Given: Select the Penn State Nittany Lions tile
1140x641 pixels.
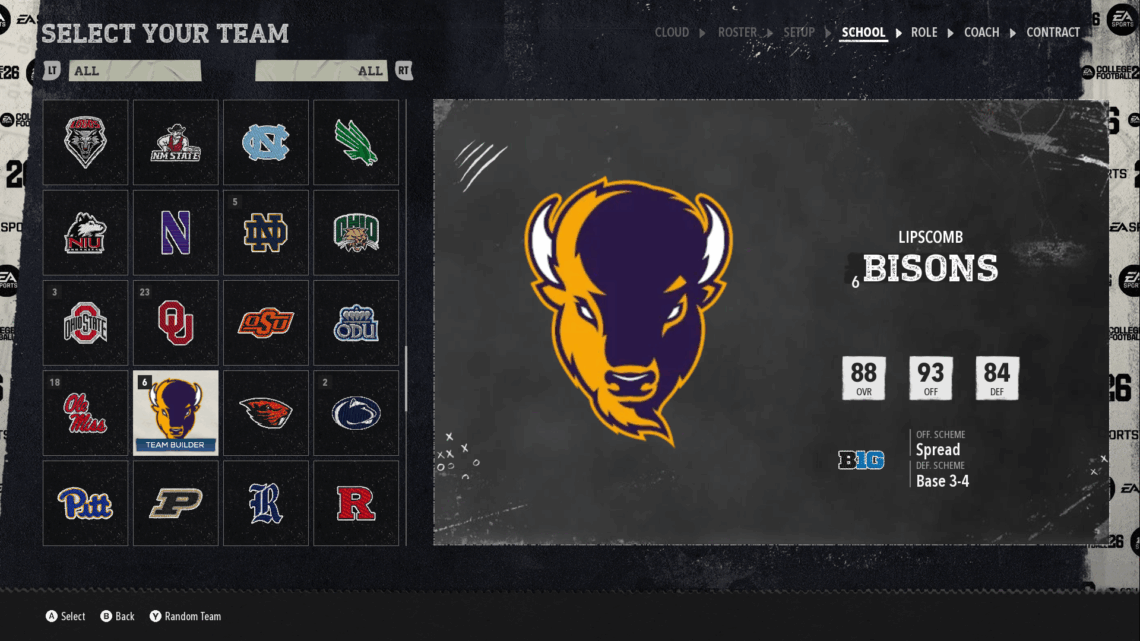Looking at the screenshot, I should (x=356, y=413).
